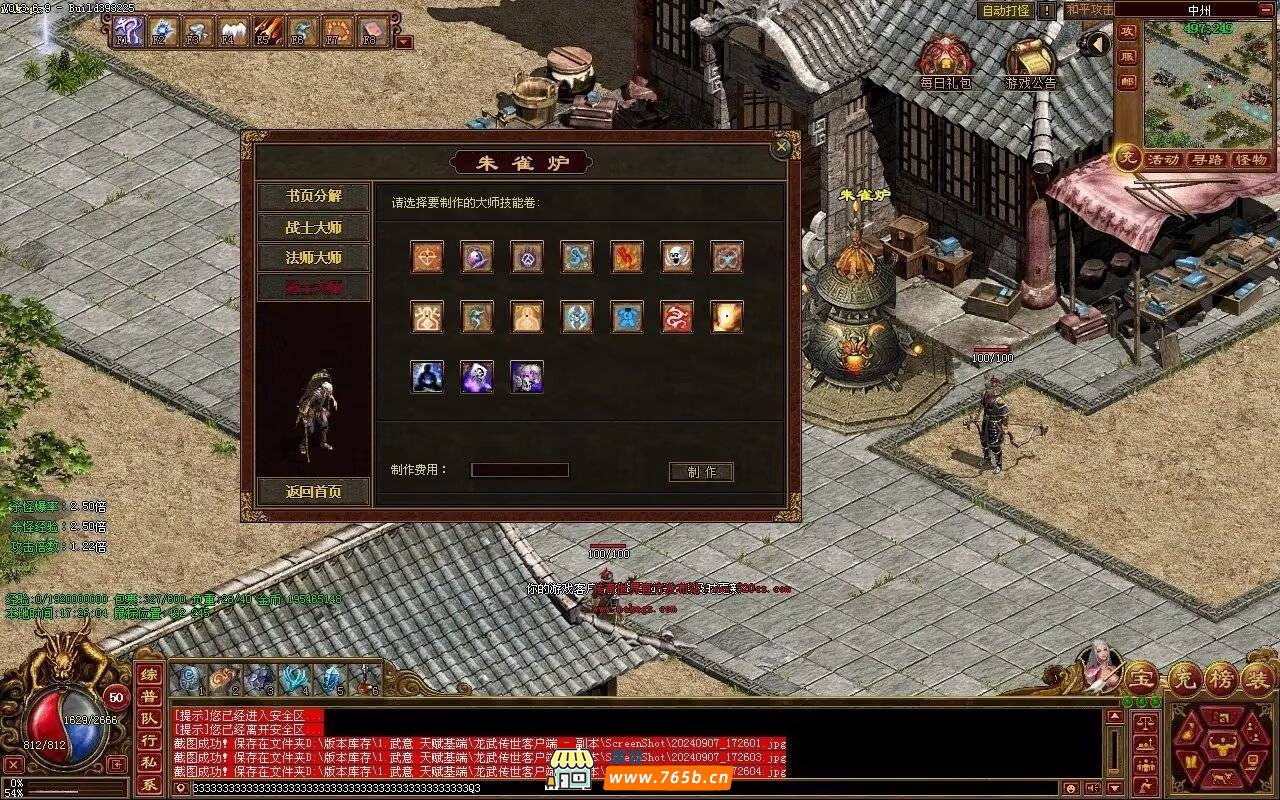The width and height of the screenshot is (1280, 800).
Task: Open the 怪物 monsters list
Action: click(1251, 160)
